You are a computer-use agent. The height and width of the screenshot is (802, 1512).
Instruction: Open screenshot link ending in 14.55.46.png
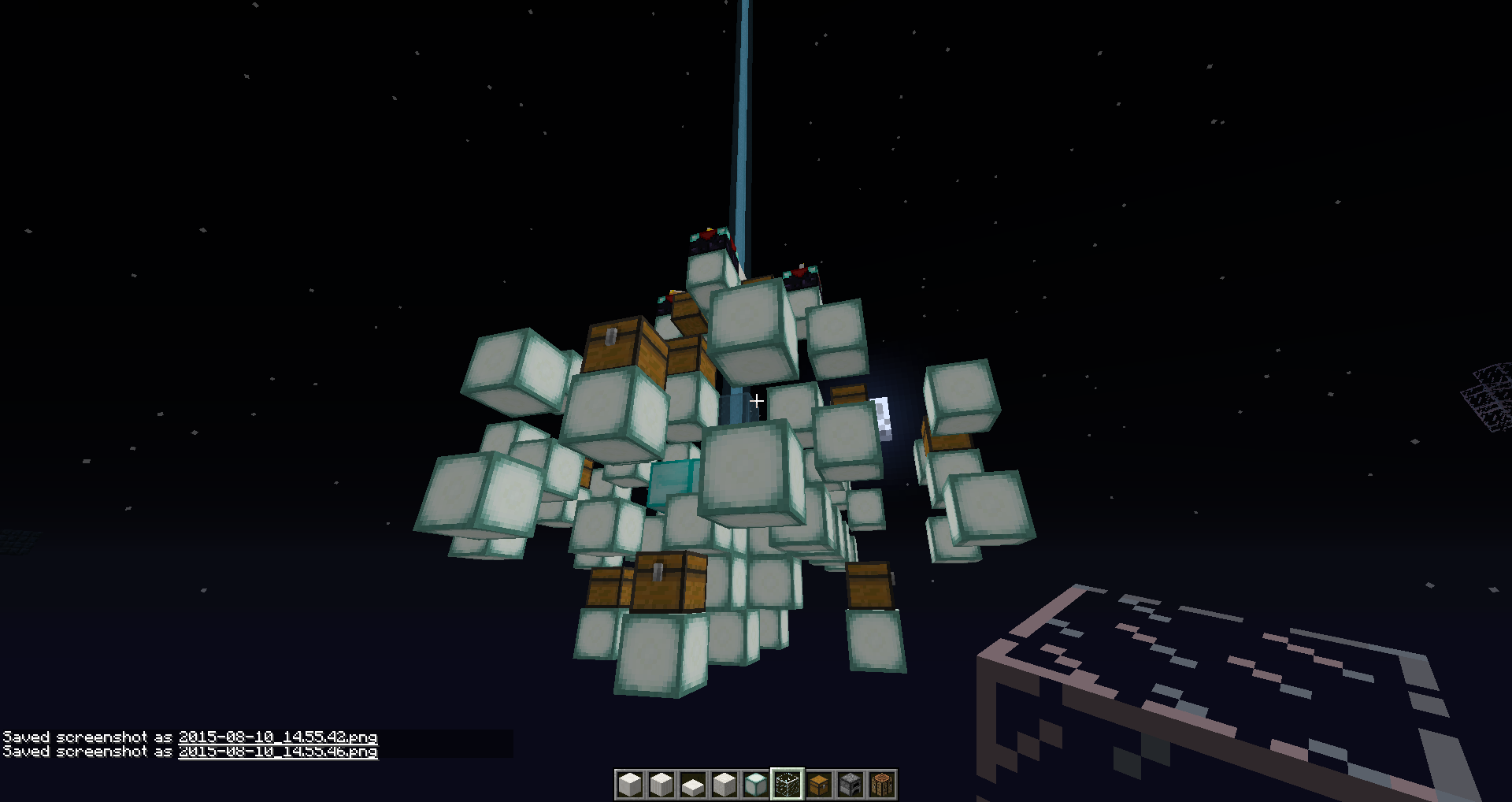pos(278,752)
